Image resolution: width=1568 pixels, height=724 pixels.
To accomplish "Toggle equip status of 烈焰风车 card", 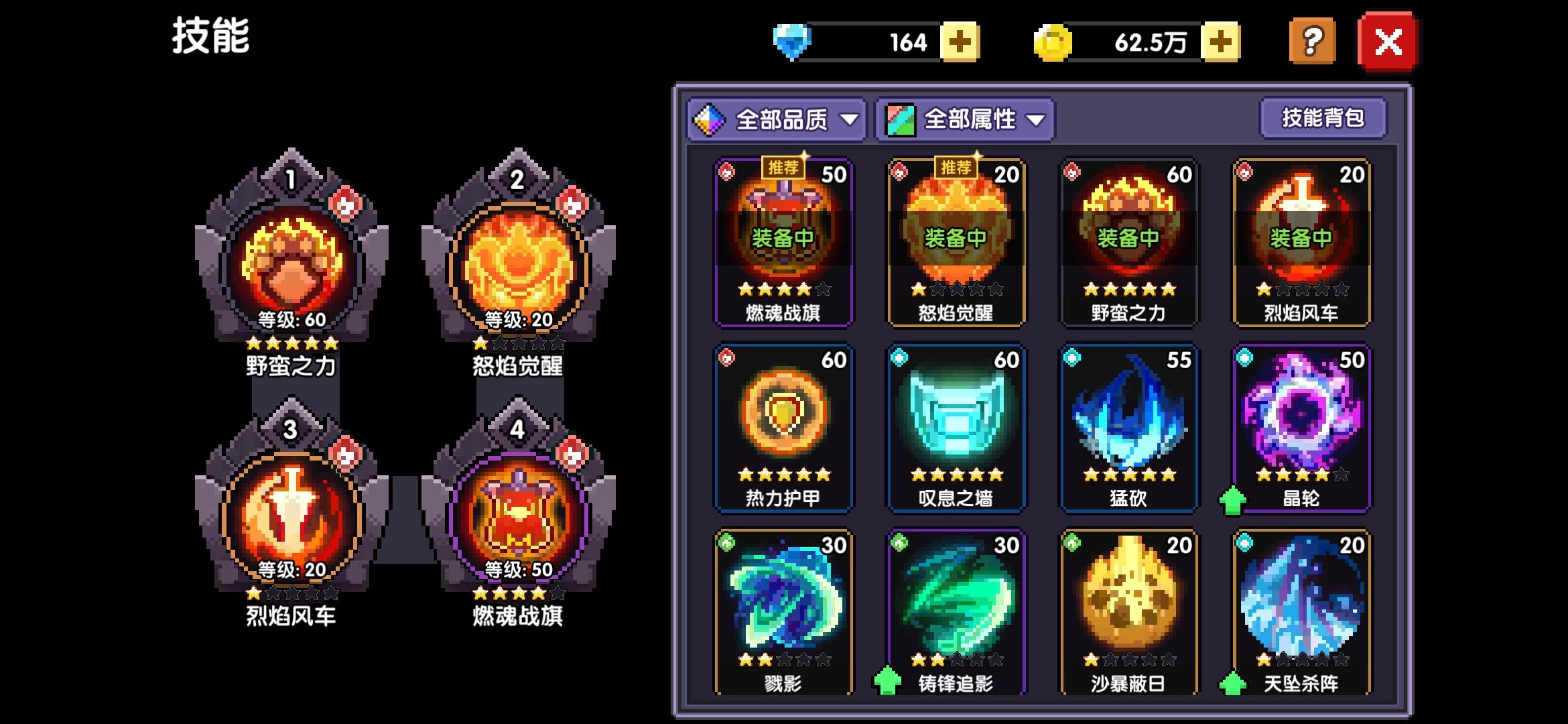I will pos(1300,239).
